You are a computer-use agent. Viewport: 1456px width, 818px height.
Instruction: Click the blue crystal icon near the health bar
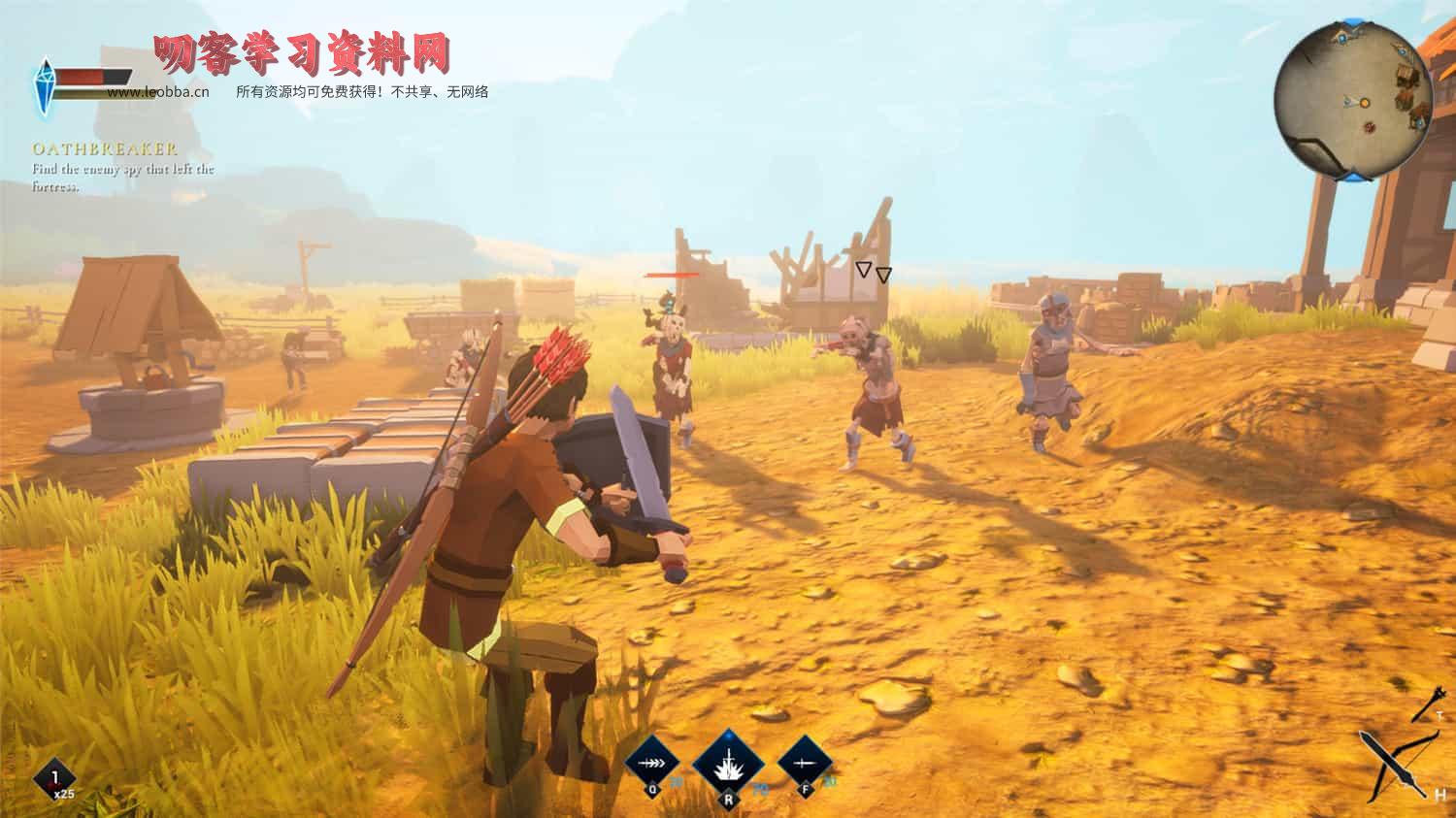pyautogui.click(x=46, y=82)
